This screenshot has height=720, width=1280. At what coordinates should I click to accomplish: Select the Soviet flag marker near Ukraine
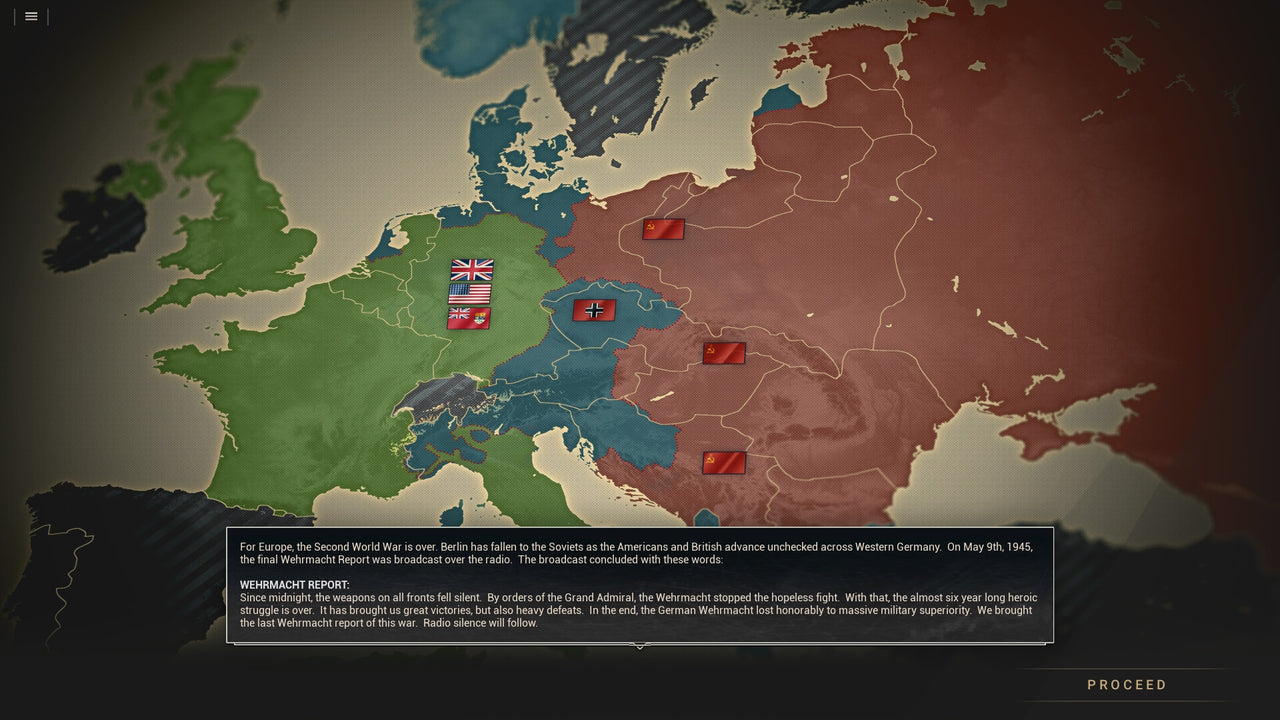click(x=722, y=353)
